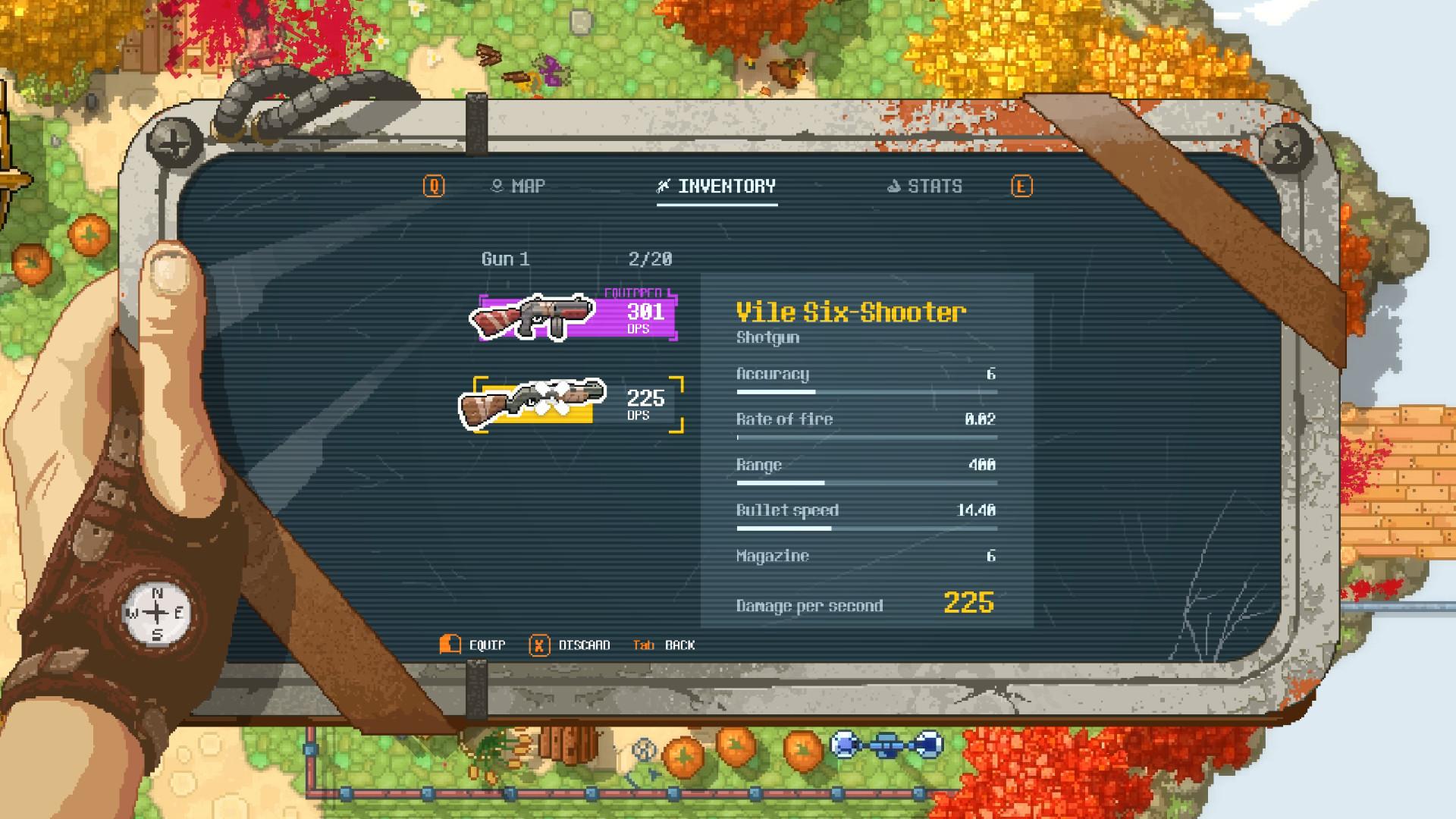Click the orange glove icon next to EQUIP
Viewport: 1456px width, 819px height.
pos(448,645)
